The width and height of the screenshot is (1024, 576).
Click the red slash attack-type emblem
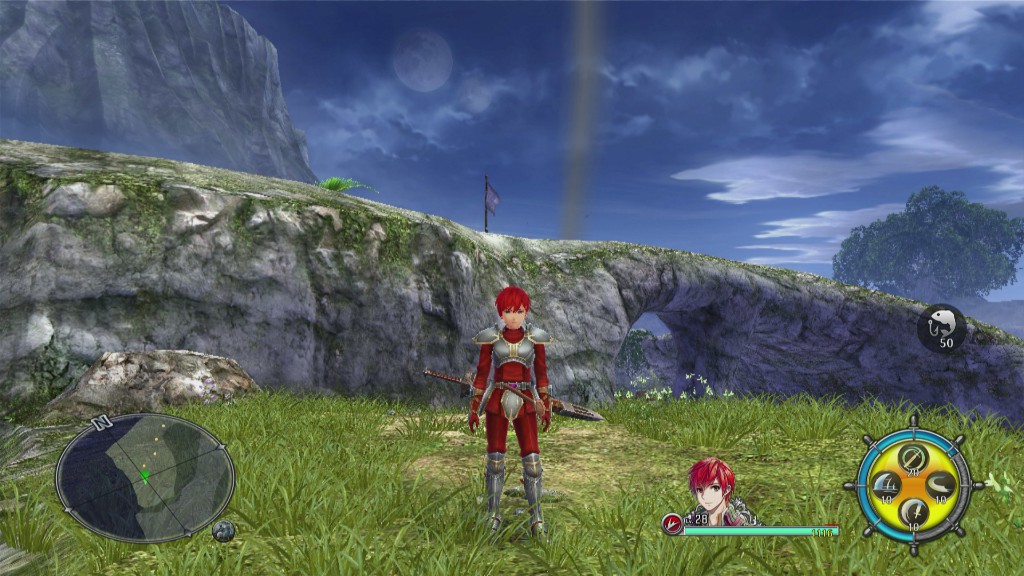click(672, 524)
